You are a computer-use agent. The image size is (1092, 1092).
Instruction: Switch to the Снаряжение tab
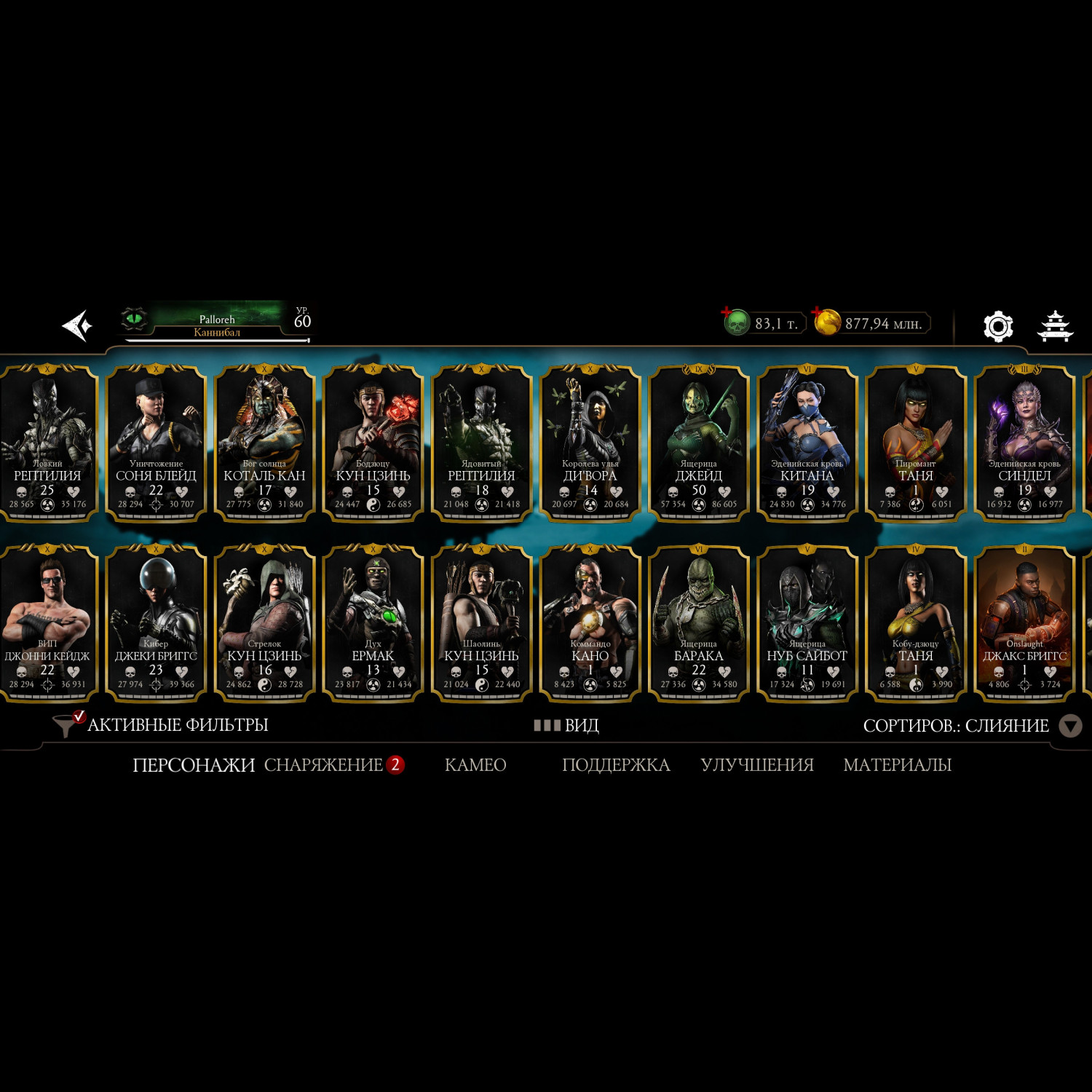[x=324, y=764]
